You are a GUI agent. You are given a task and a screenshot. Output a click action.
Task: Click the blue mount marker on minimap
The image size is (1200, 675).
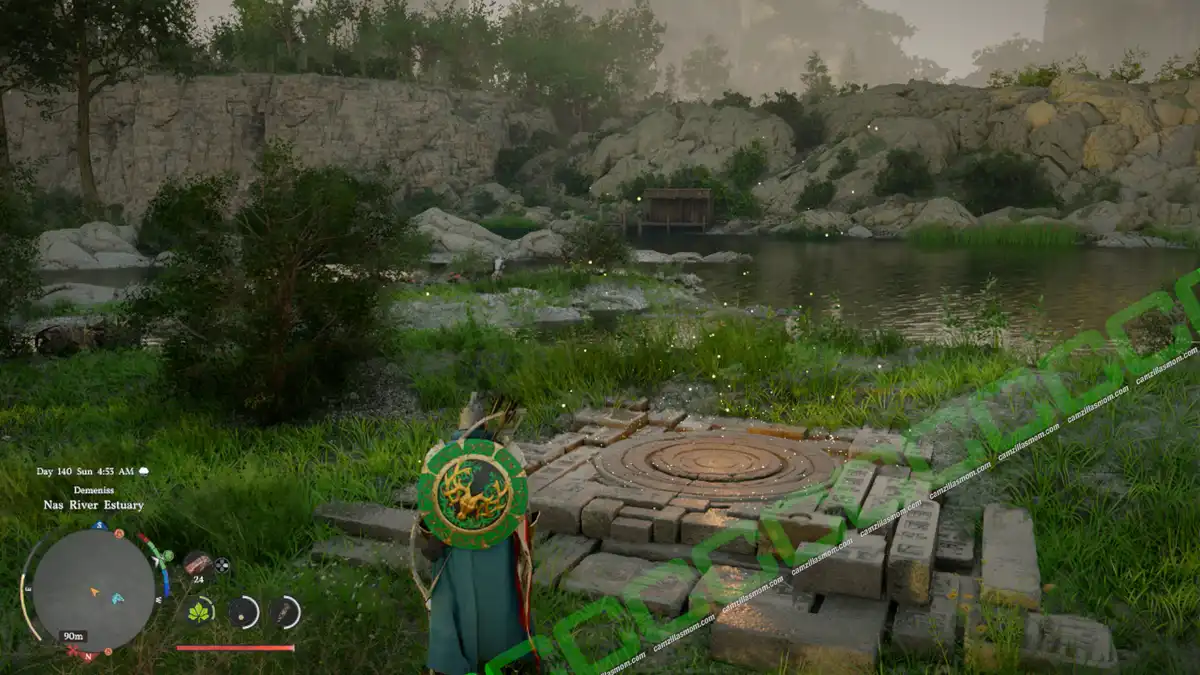click(116, 598)
